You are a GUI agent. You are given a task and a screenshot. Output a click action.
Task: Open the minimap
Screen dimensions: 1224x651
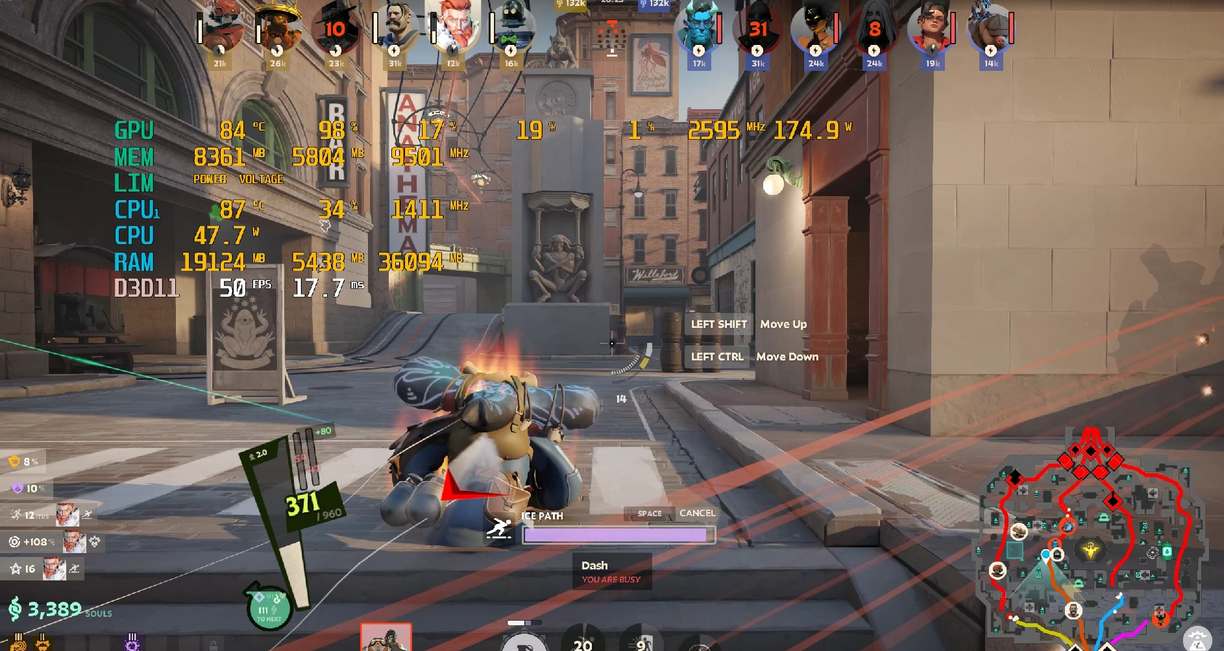[1090, 540]
